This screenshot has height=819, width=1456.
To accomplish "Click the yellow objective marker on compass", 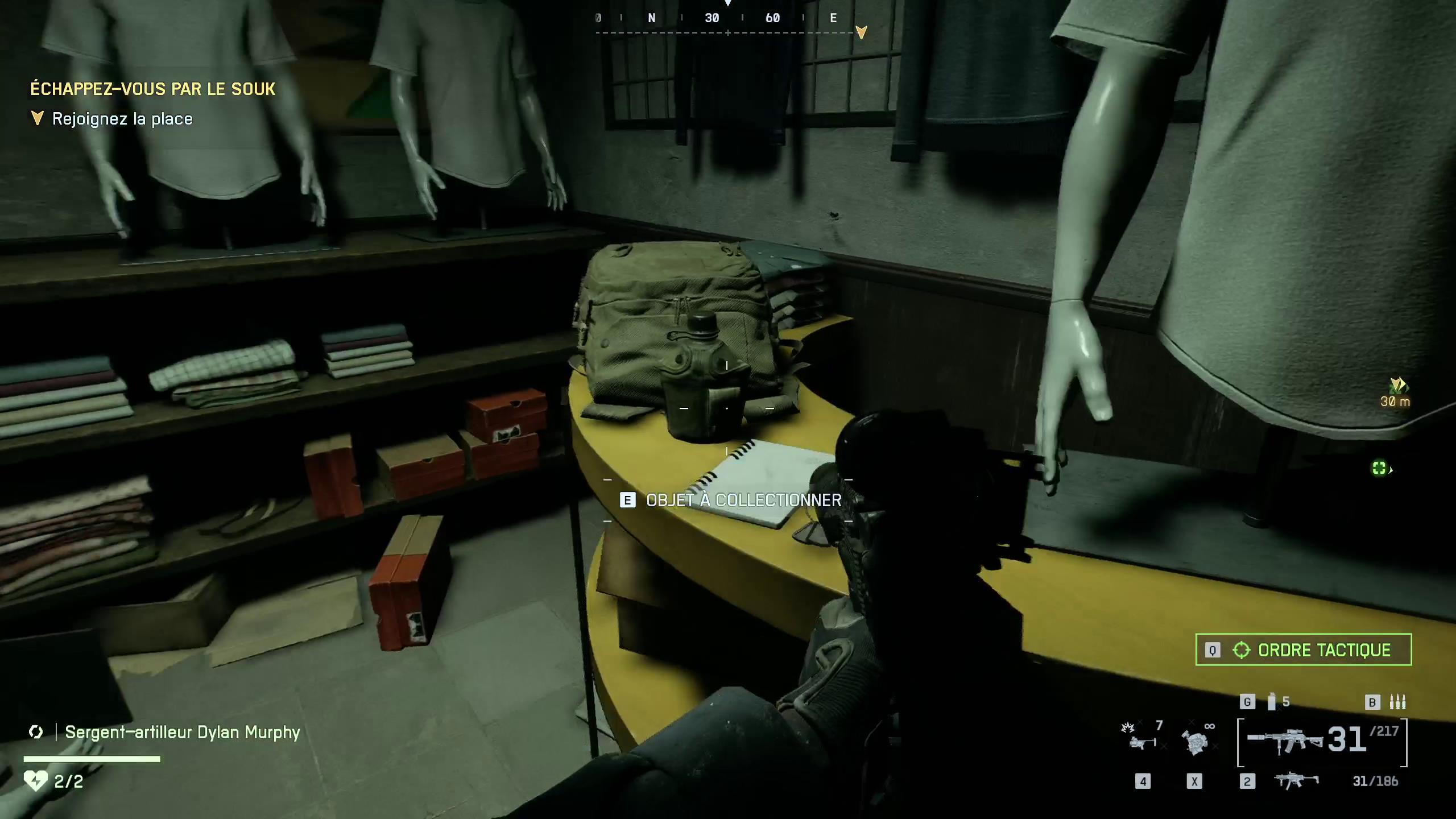I will coord(861,32).
